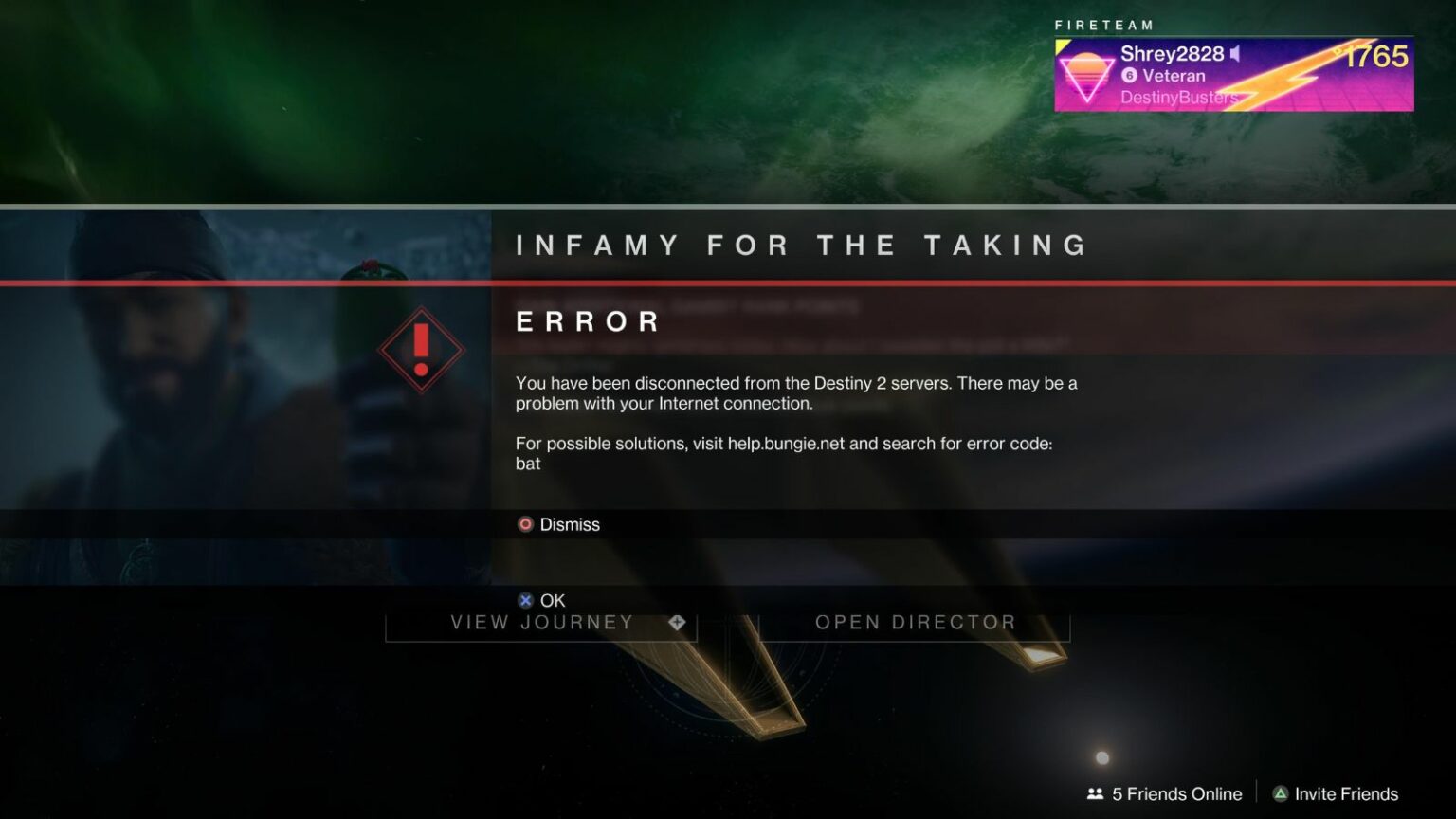The width and height of the screenshot is (1456, 819).
Task: View the 5 Friends Online list
Action: point(1176,793)
